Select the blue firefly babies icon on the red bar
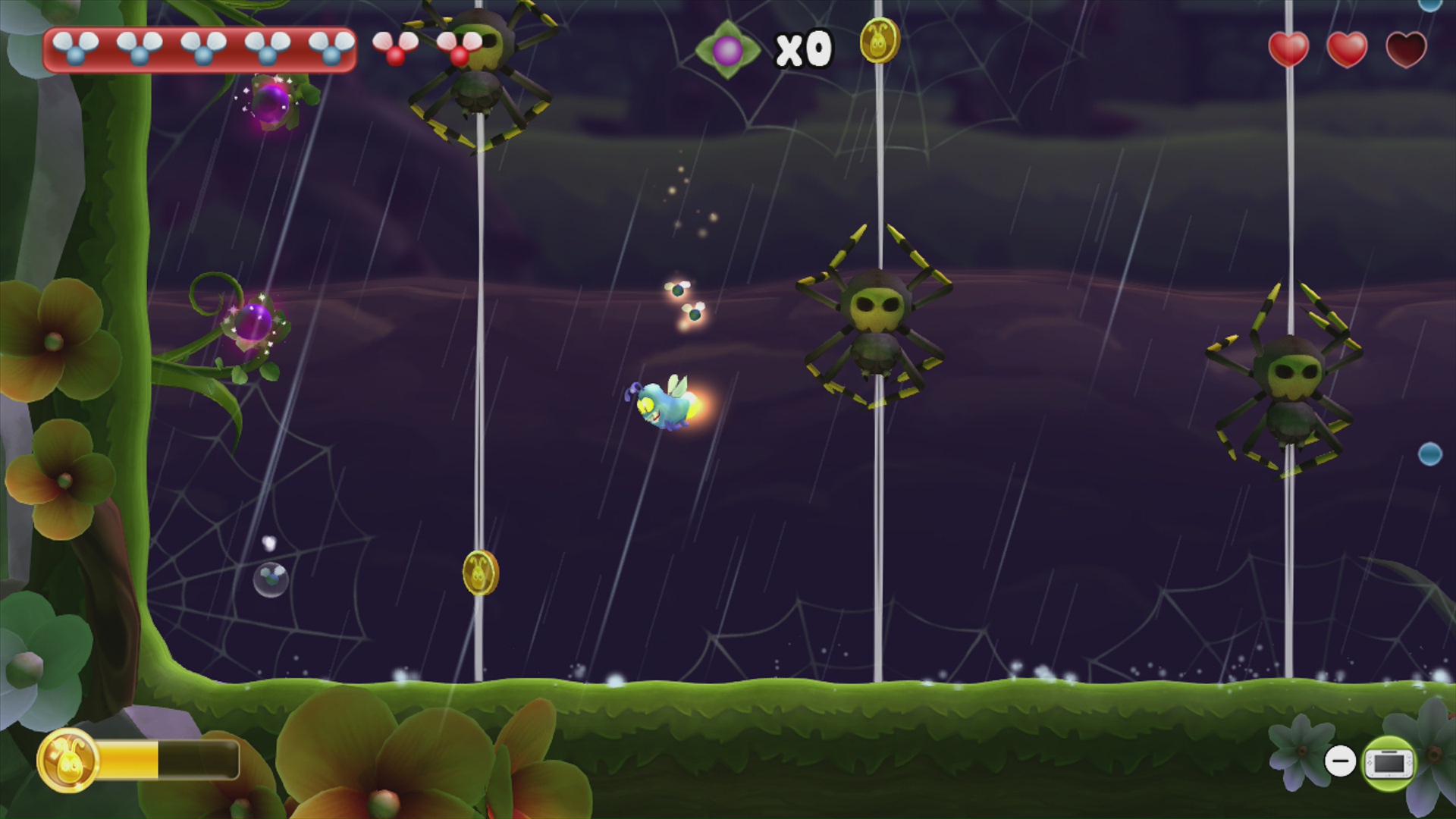 coord(76,49)
